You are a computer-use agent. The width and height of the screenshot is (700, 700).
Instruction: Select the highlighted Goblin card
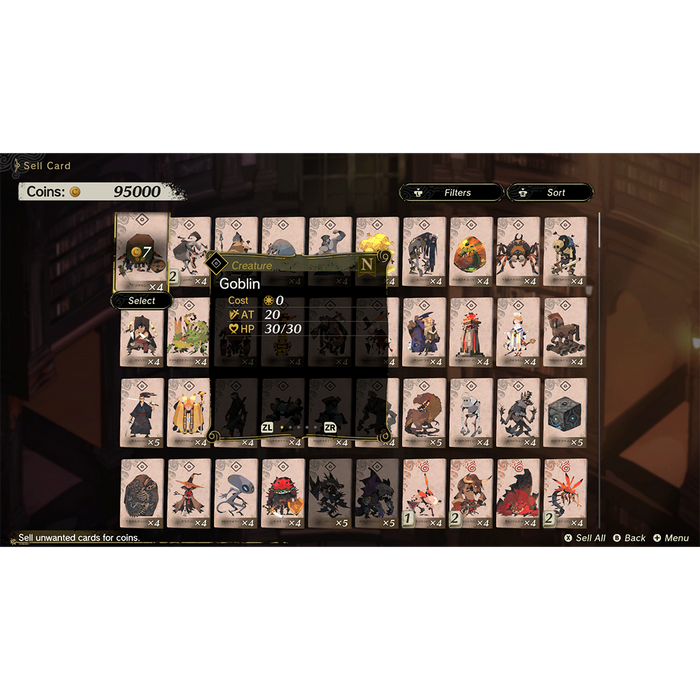pos(142,251)
